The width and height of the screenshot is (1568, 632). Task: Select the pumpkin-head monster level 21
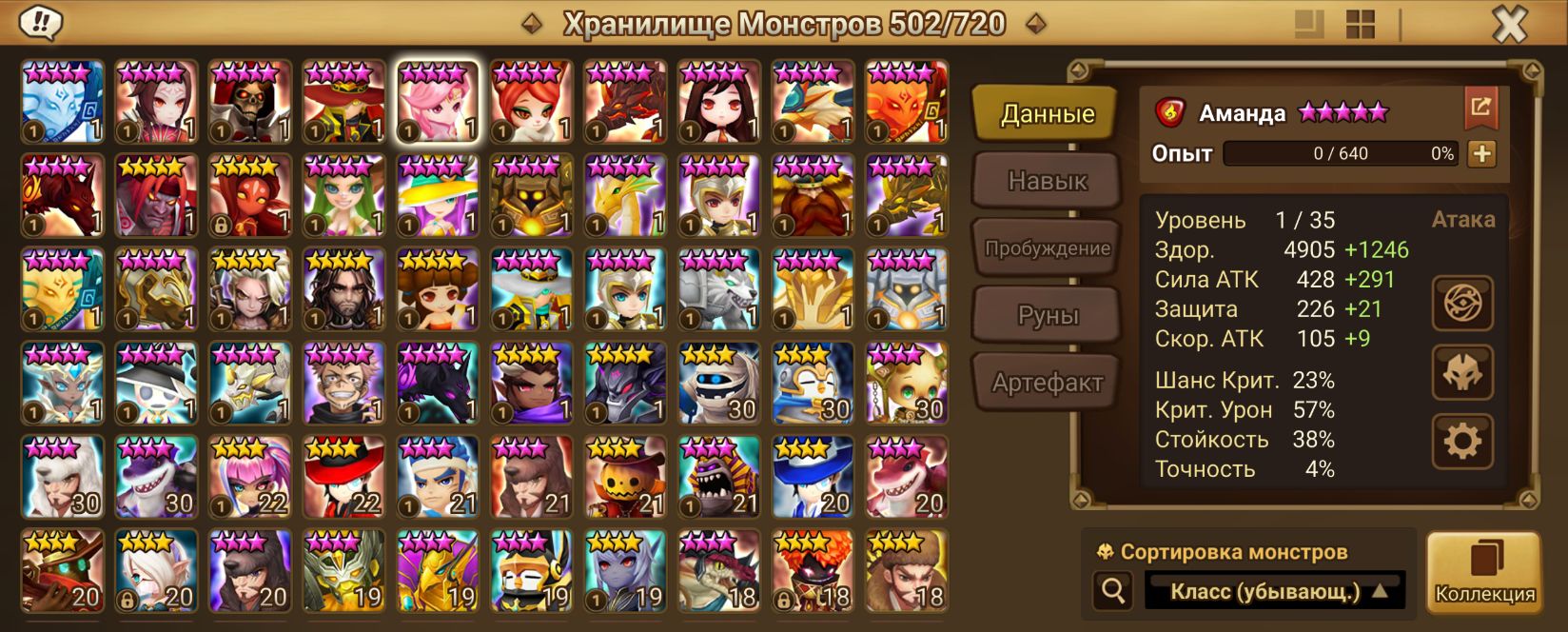click(x=625, y=477)
